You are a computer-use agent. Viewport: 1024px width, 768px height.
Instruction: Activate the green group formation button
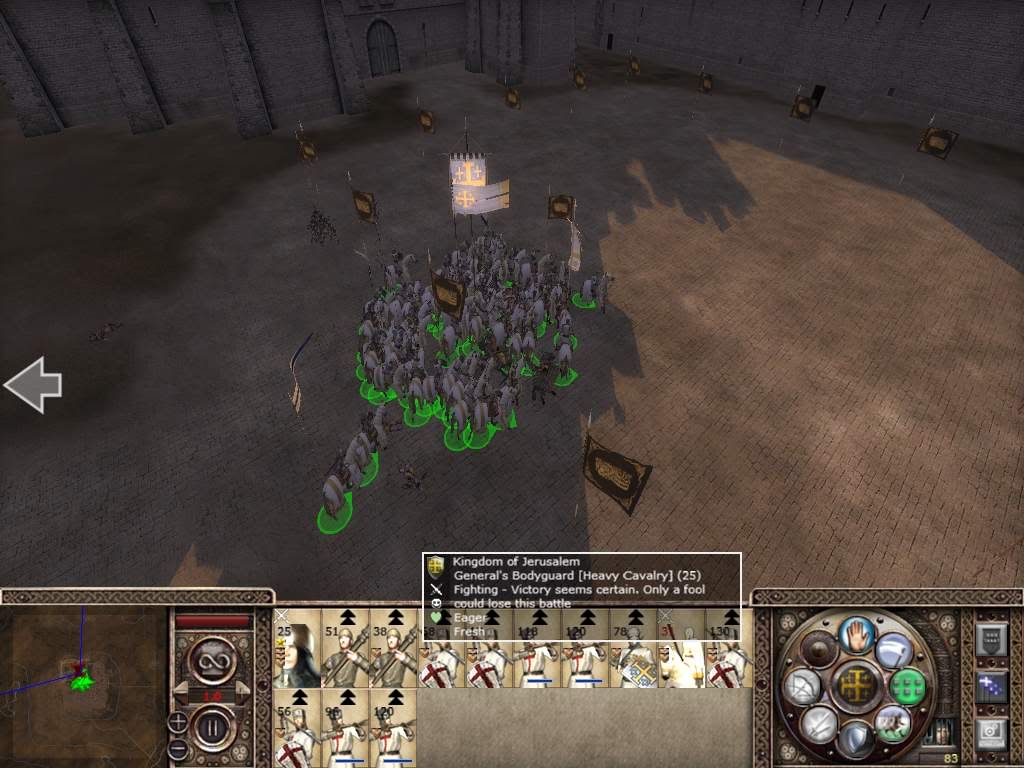point(907,686)
